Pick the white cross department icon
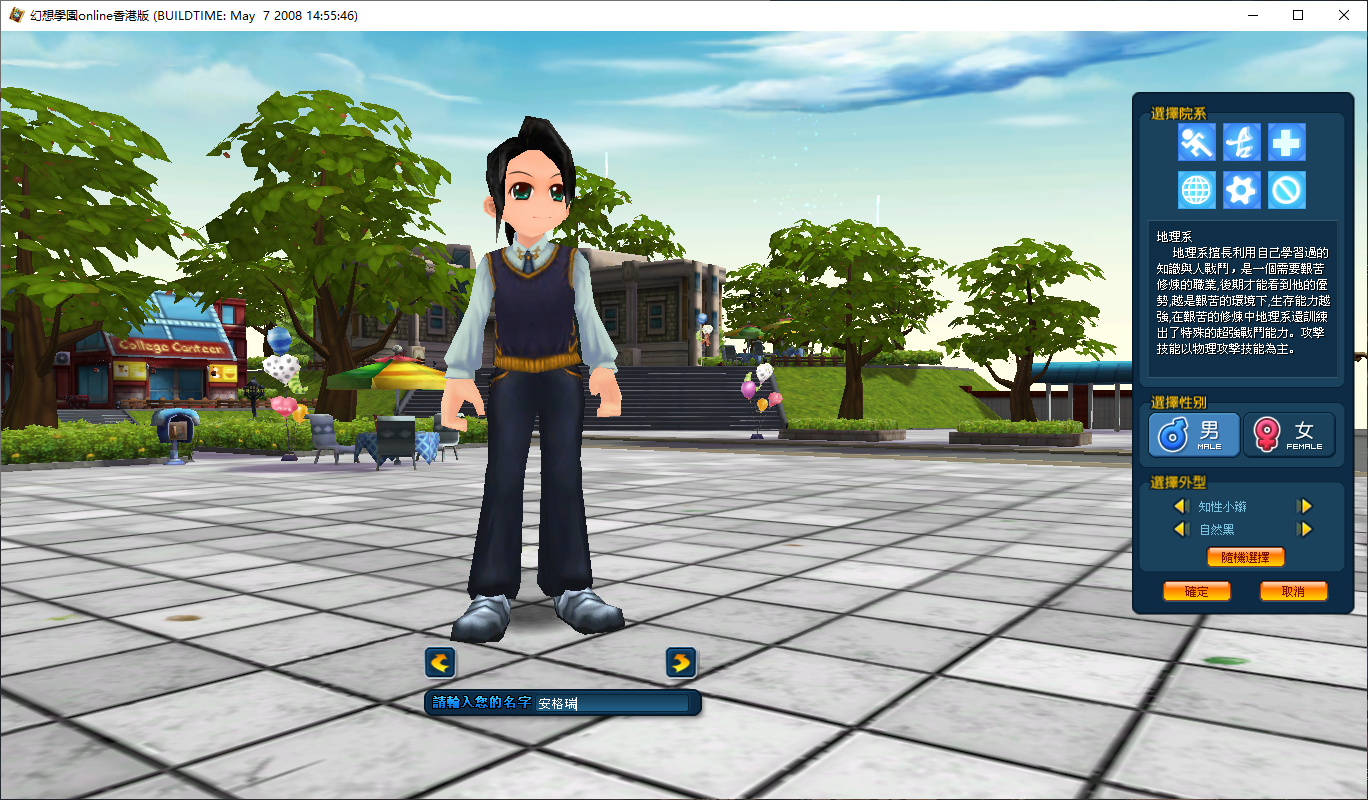 coord(1287,143)
